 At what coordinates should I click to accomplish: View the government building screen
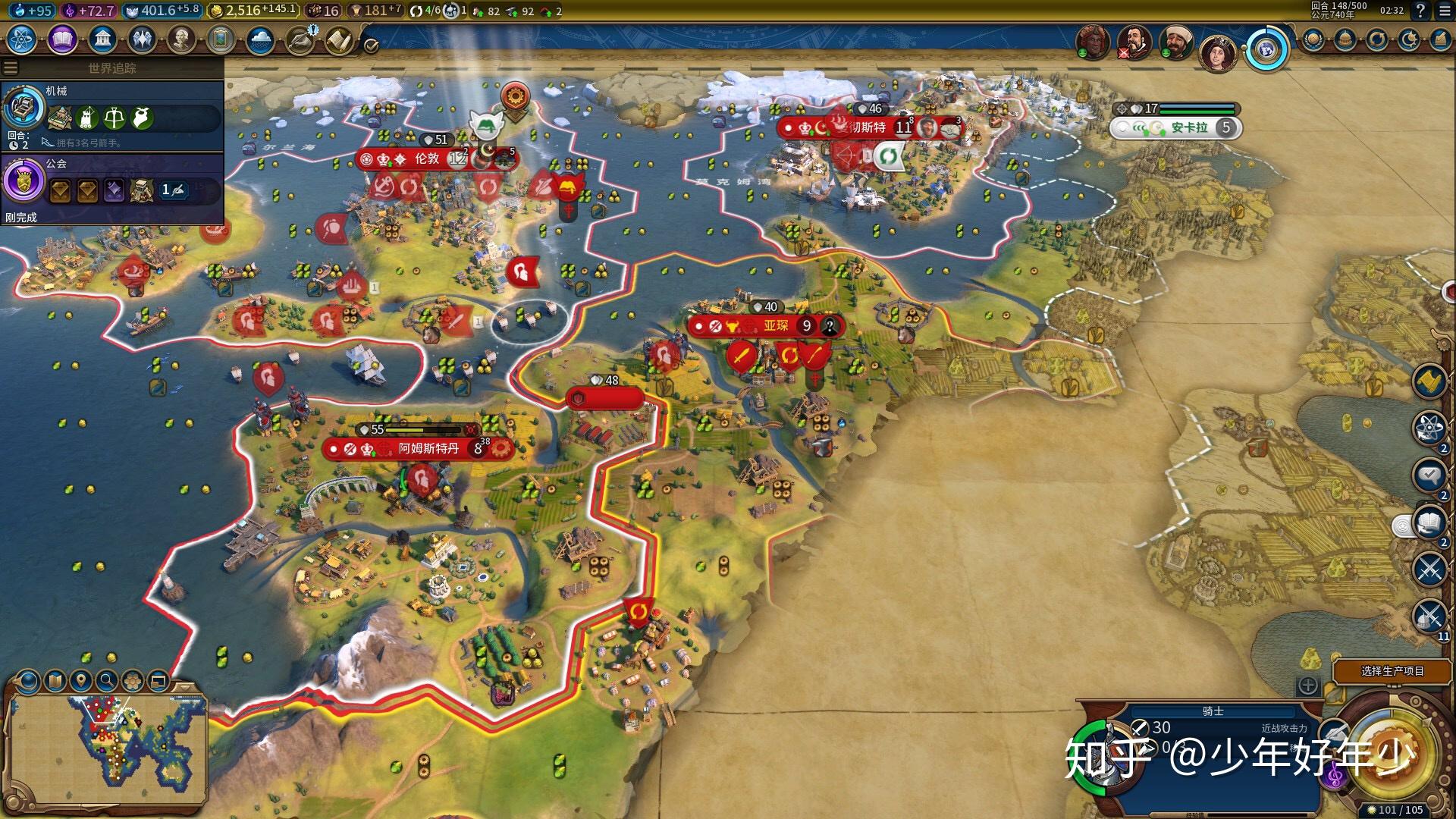point(102,39)
